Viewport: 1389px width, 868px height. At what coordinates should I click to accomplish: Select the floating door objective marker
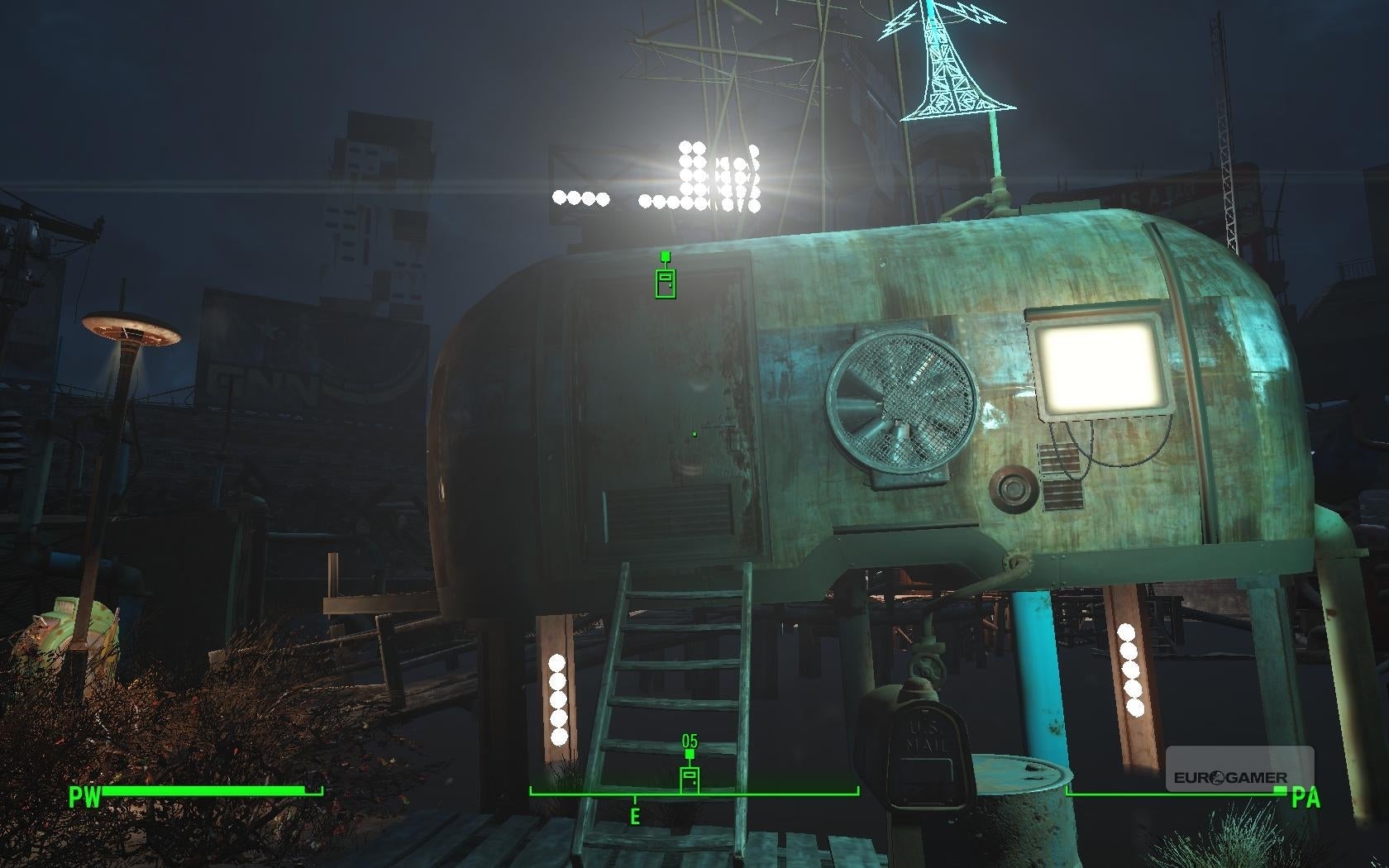pyautogui.click(x=666, y=282)
